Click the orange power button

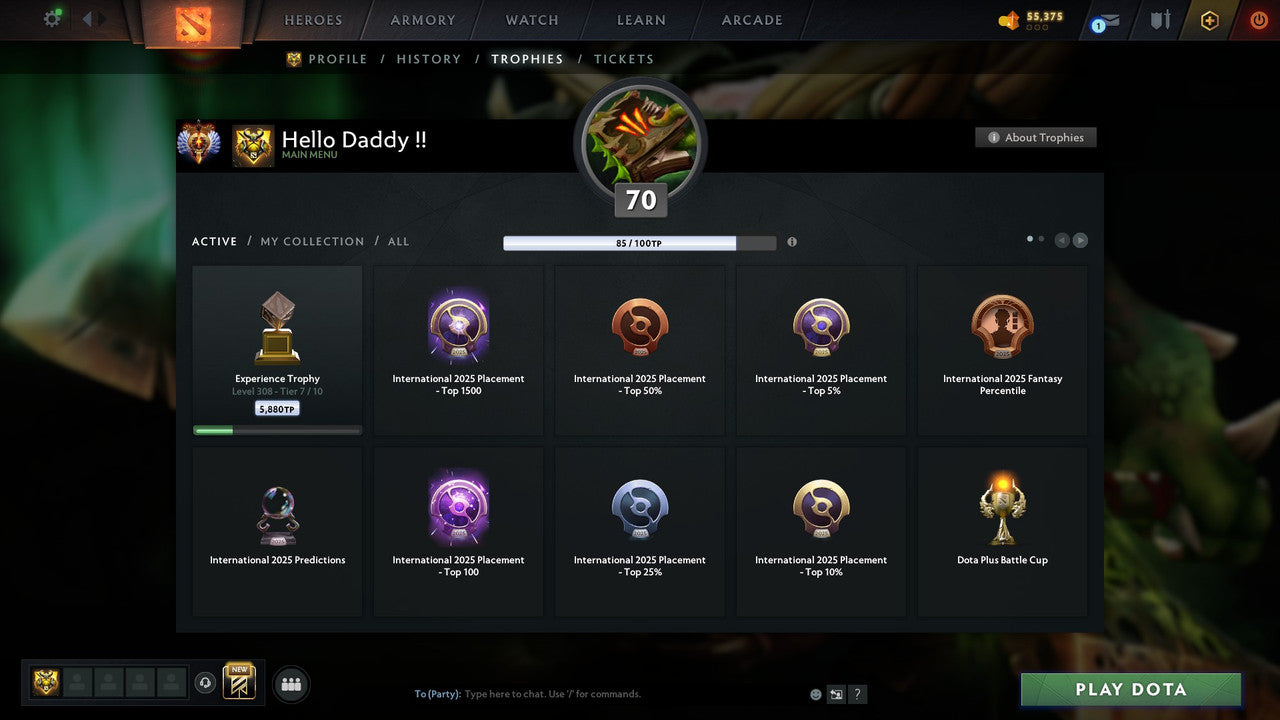tap(1258, 19)
